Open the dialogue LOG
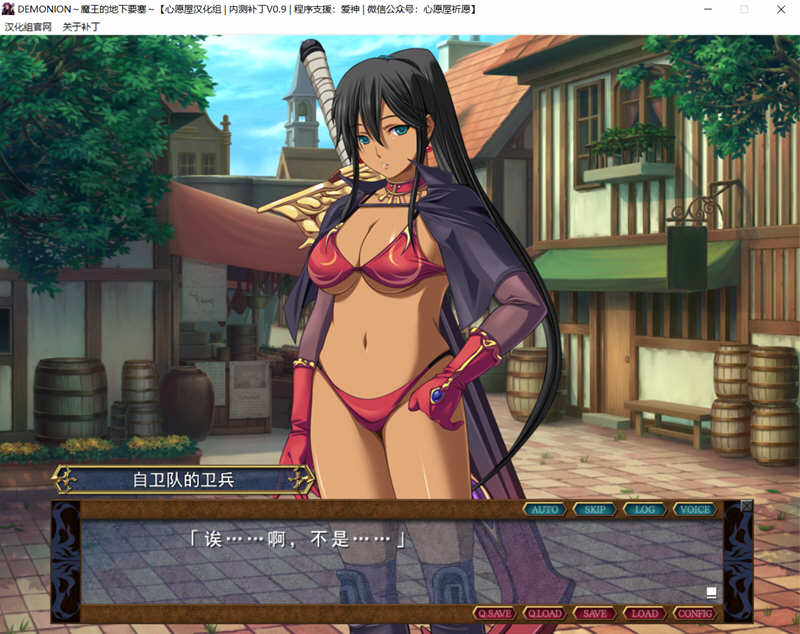This screenshot has width=800, height=634. pyautogui.click(x=645, y=509)
